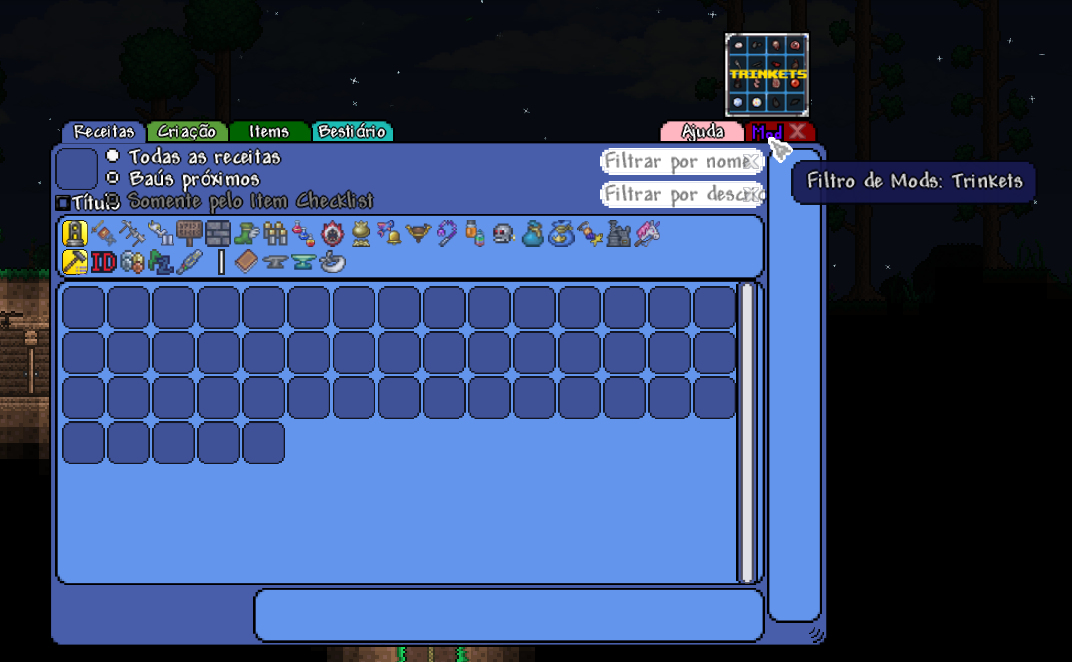
Task: Select the brown book crafting station filter
Action: click(246, 262)
